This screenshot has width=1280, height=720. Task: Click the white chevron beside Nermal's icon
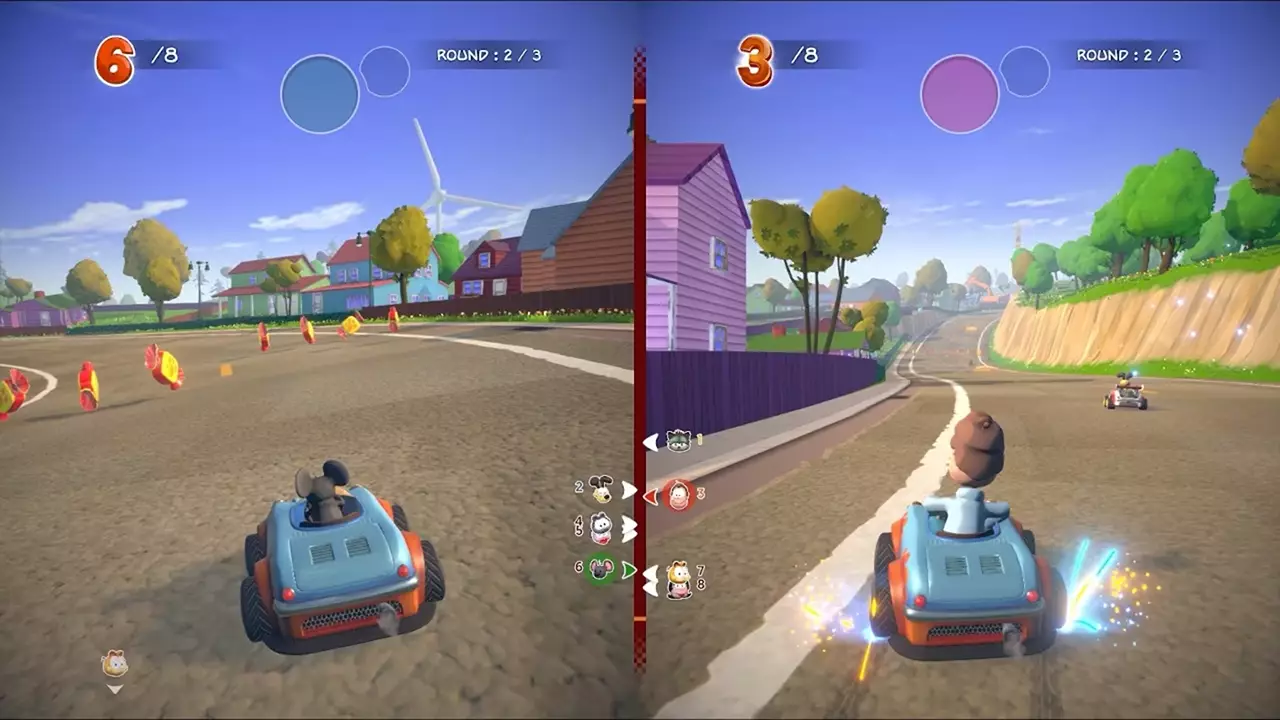[x=650, y=442]
